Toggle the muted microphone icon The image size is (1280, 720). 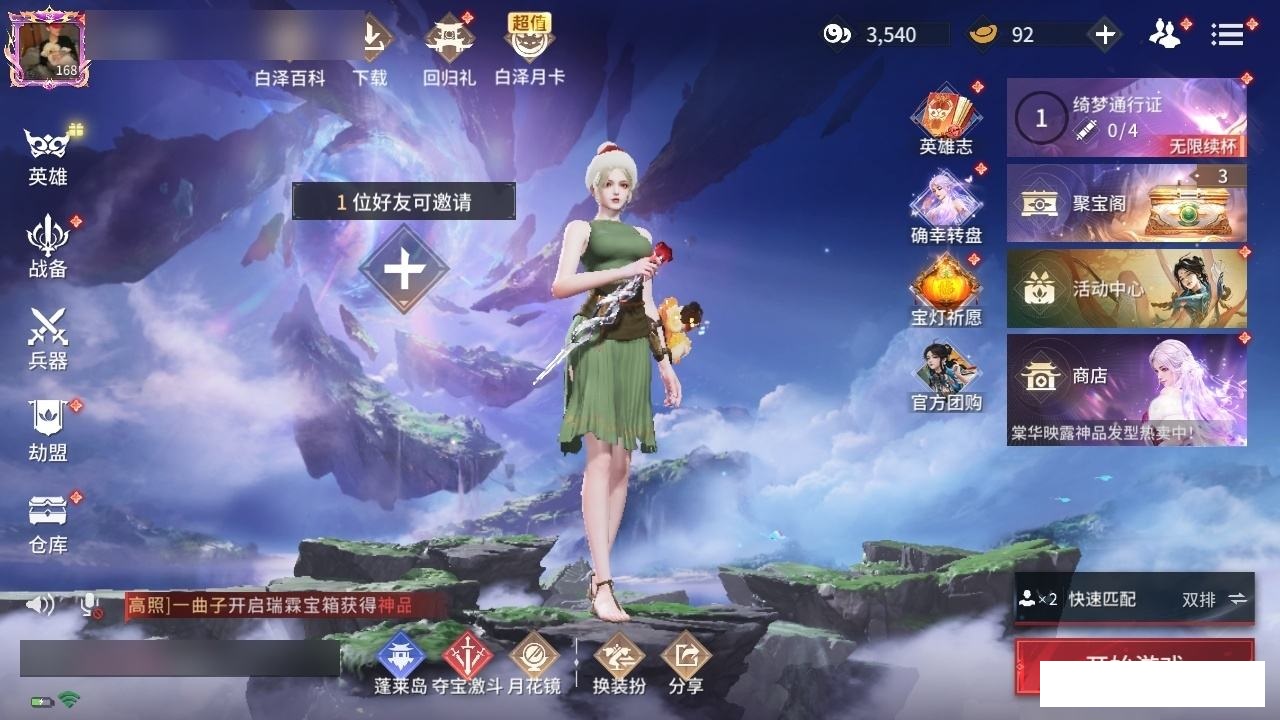[x=90, y=605]
